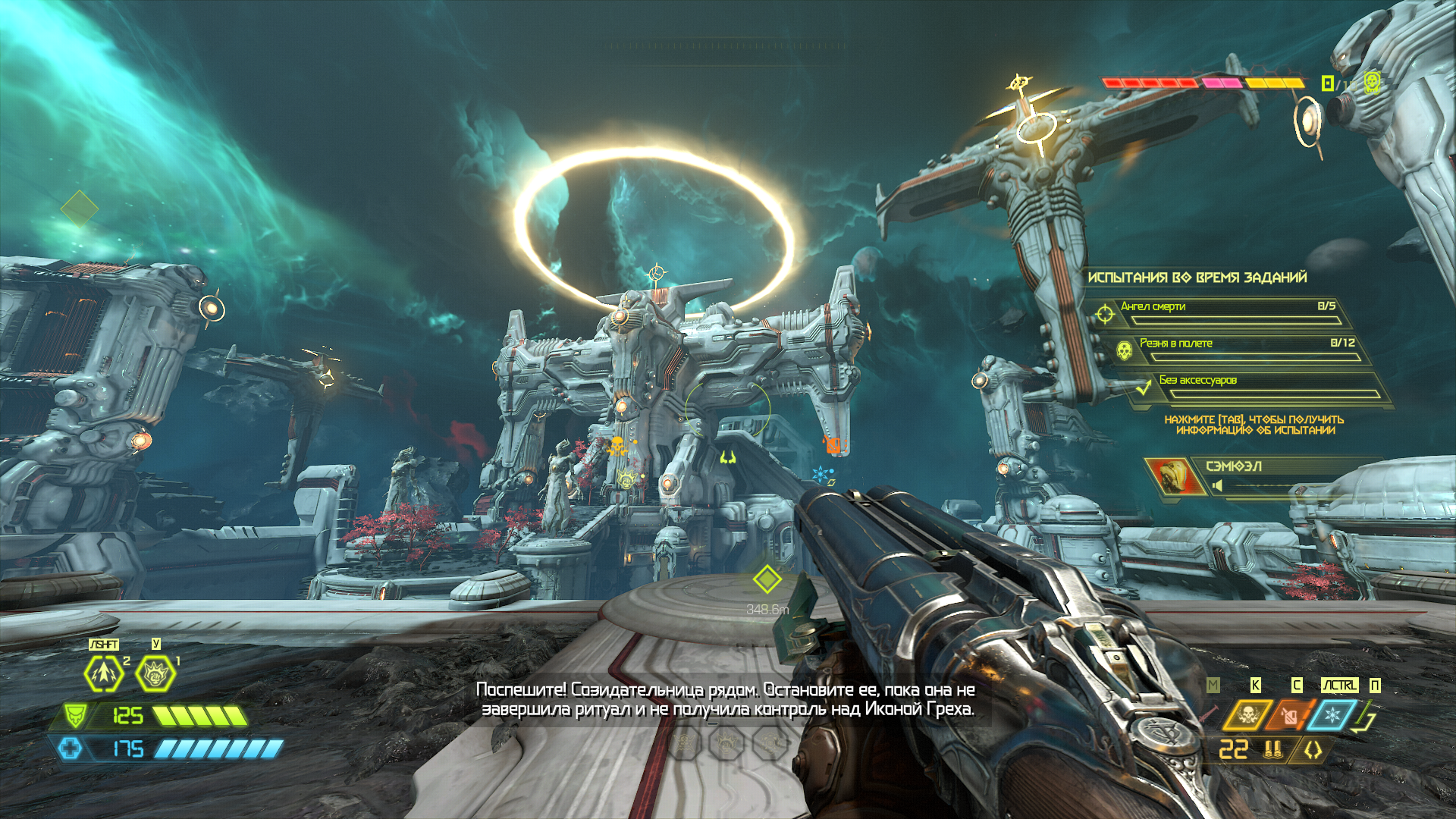This screenshot has width=1456, height=819.
Task: Click the СЭМЮЭЛ speaker portrait
Action: (1170, 475)
